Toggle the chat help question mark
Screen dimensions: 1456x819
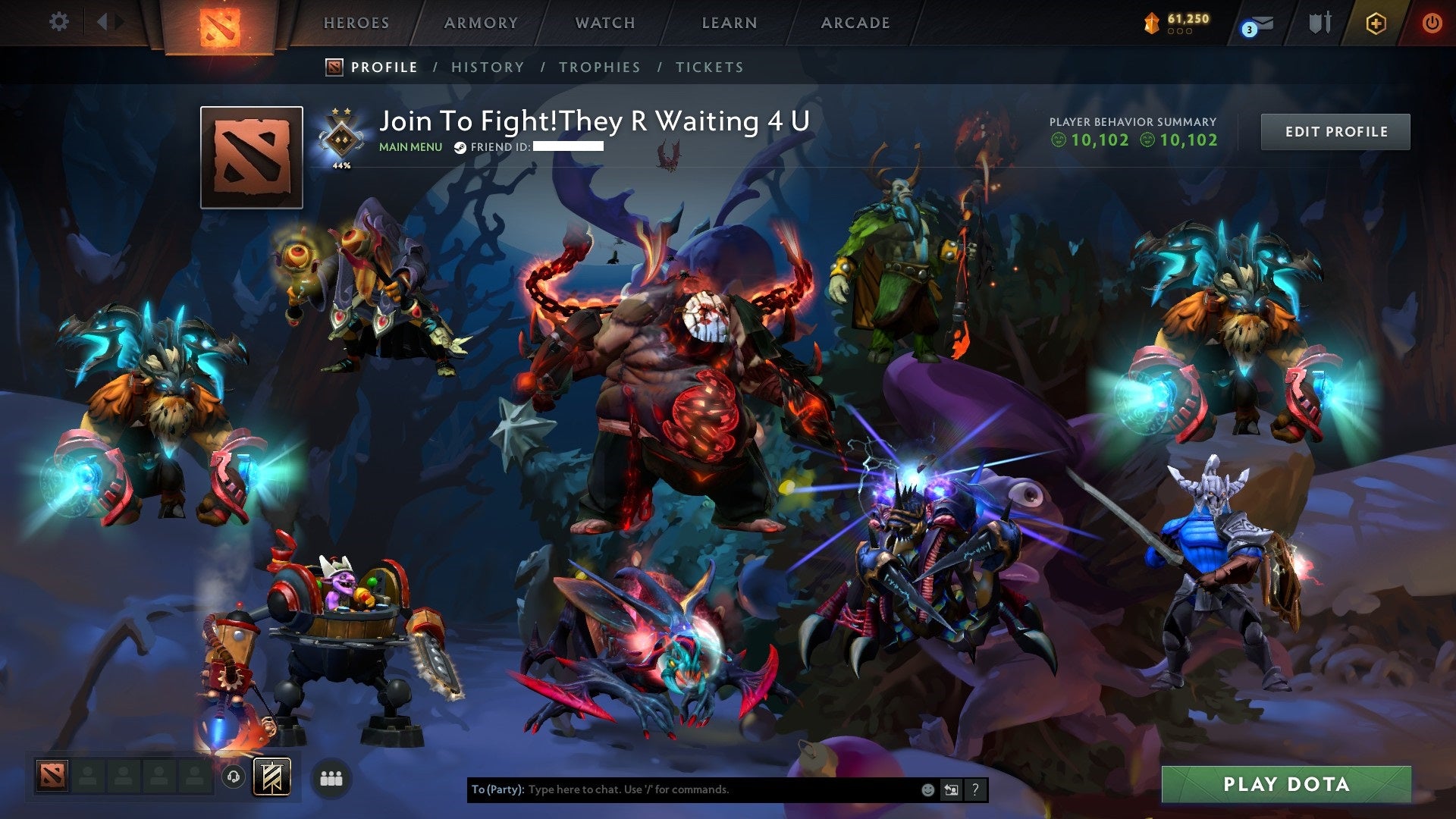pos(974,789)
